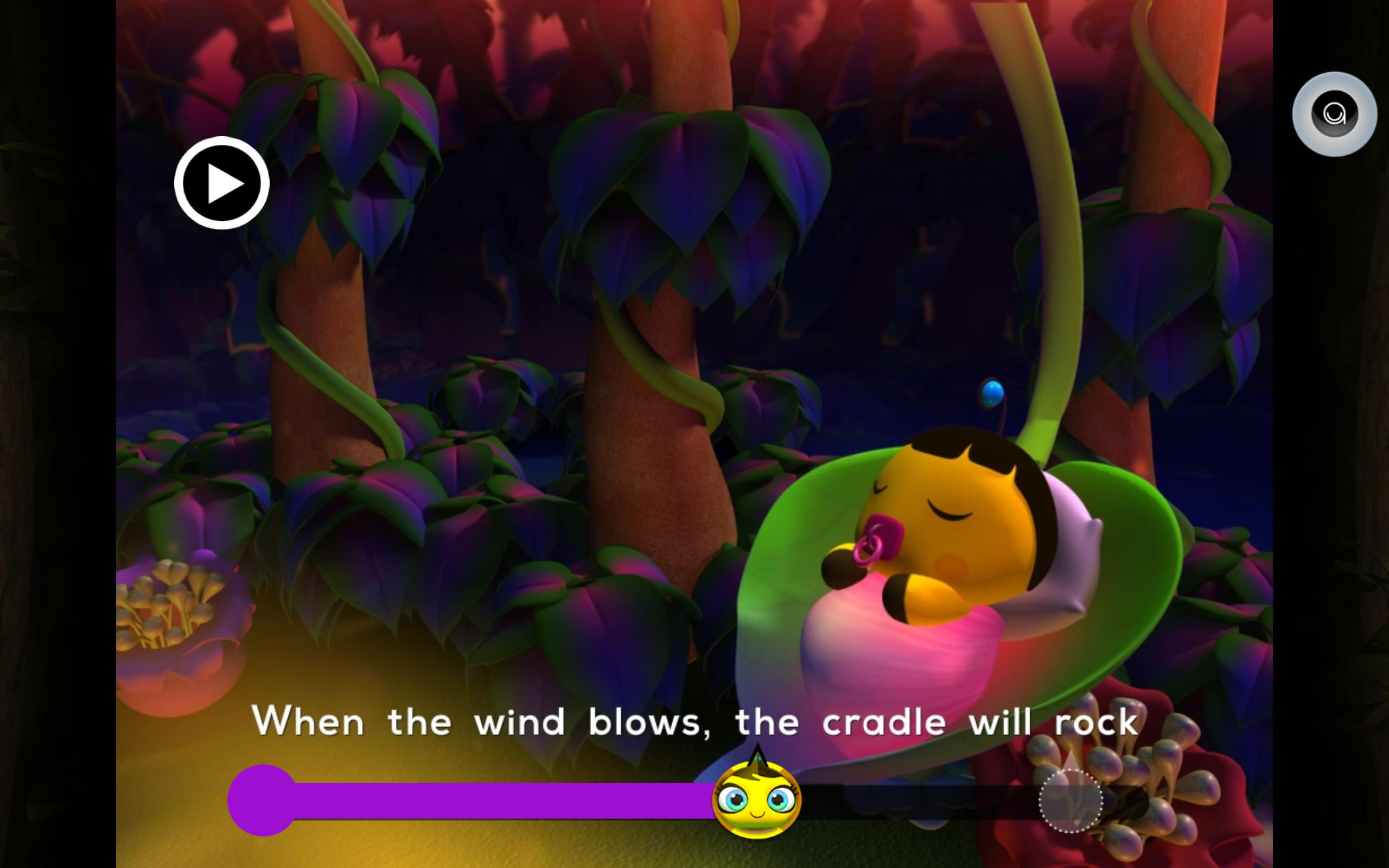Click the bee face progress handle
The height and width of the screenshot is (868, 1389).
(756, 799)
